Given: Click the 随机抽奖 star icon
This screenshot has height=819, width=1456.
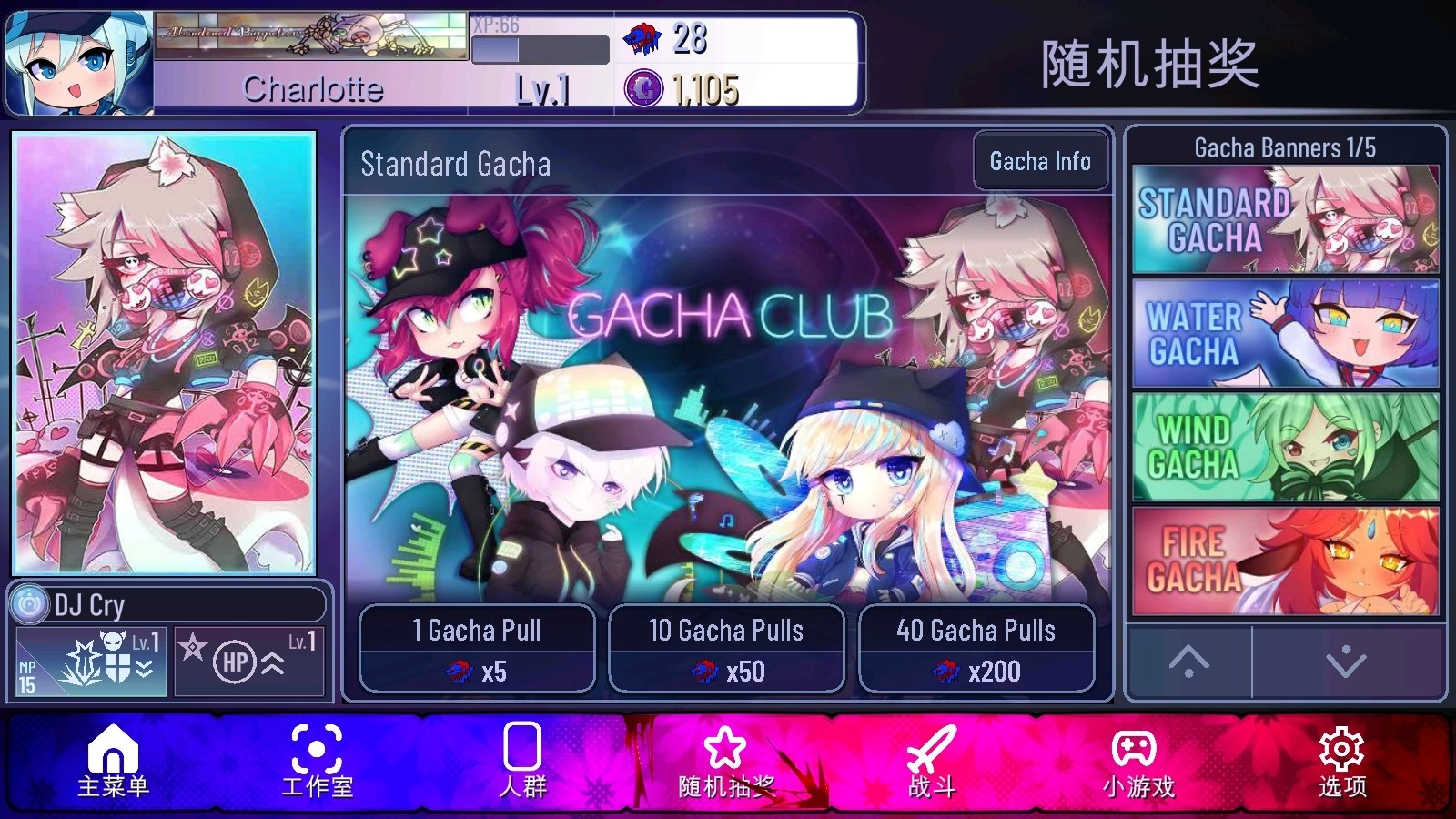Looking at the screenshot, I should pyautogui.click(x=724, y=764).
